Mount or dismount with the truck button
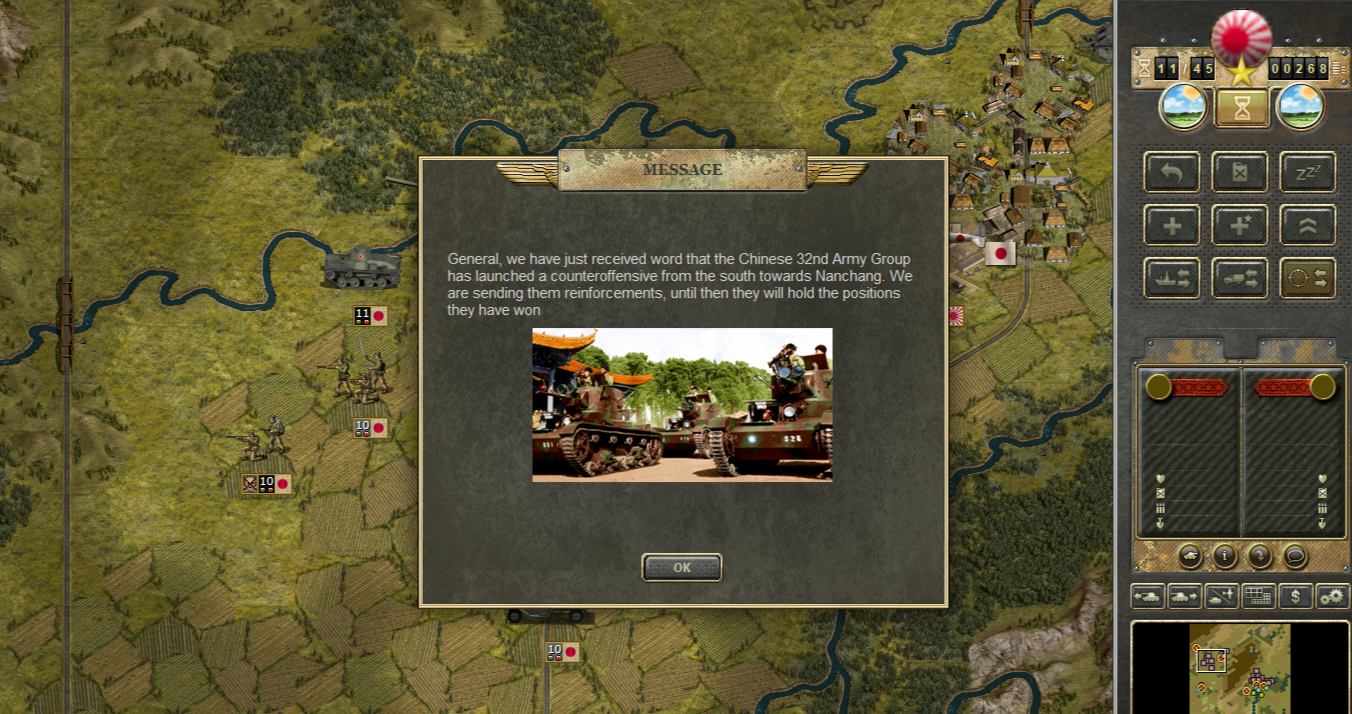Viewport: 1352px width, 714px height. 1239,278
